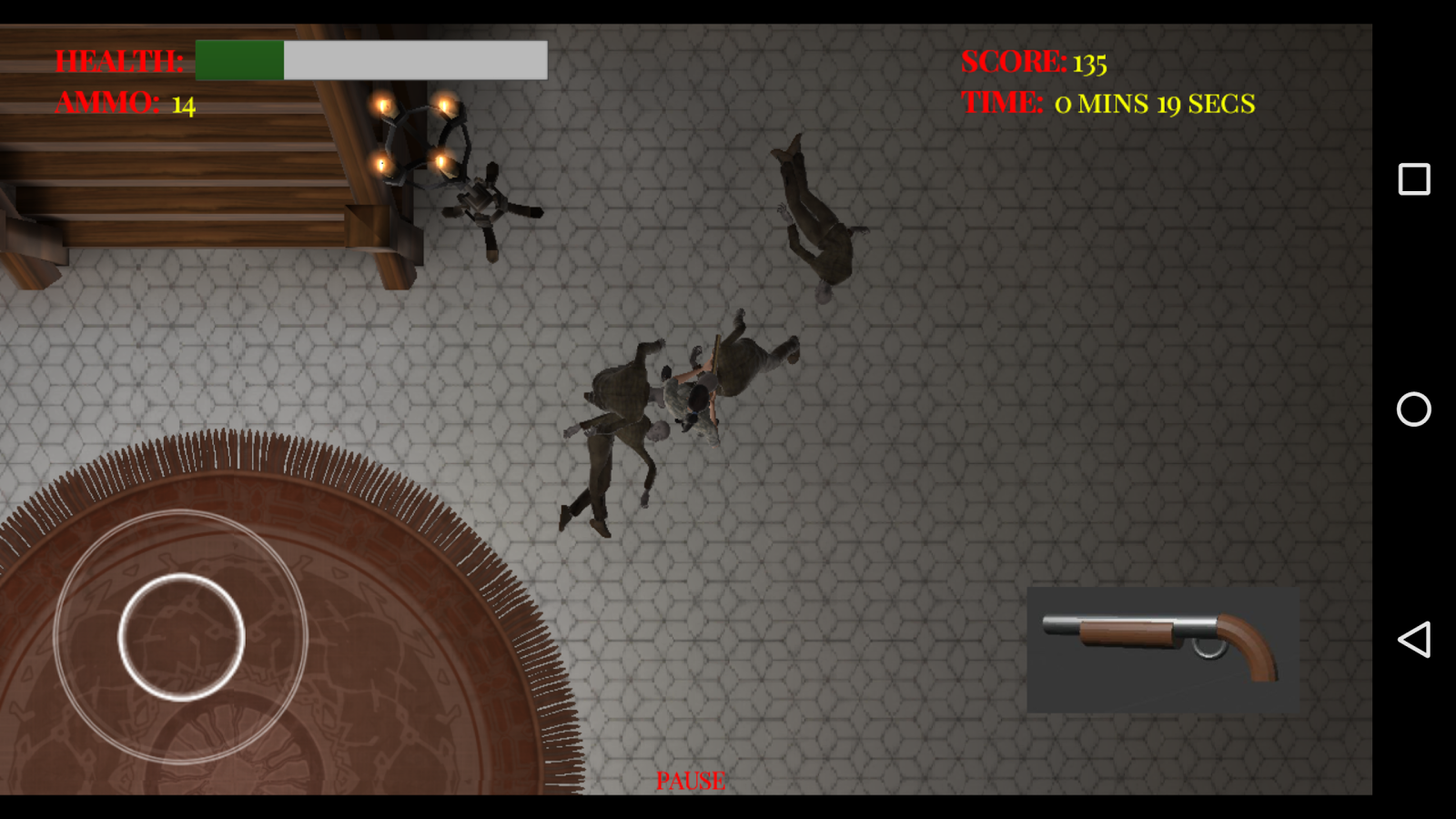
Task: Tap the Android home circle button
Action: pos(1413,409)
